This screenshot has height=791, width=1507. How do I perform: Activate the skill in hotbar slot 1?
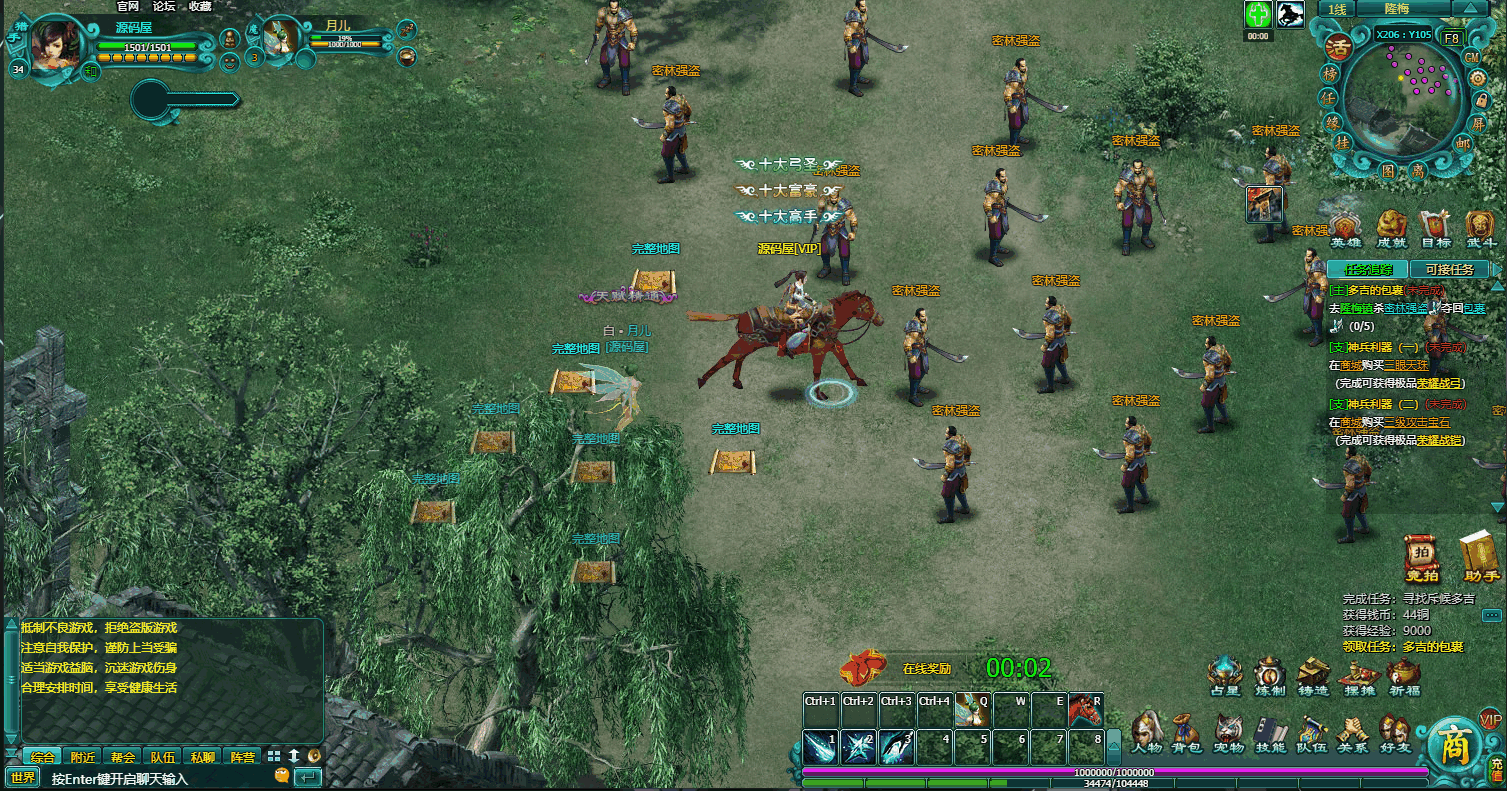coord(821,747)
